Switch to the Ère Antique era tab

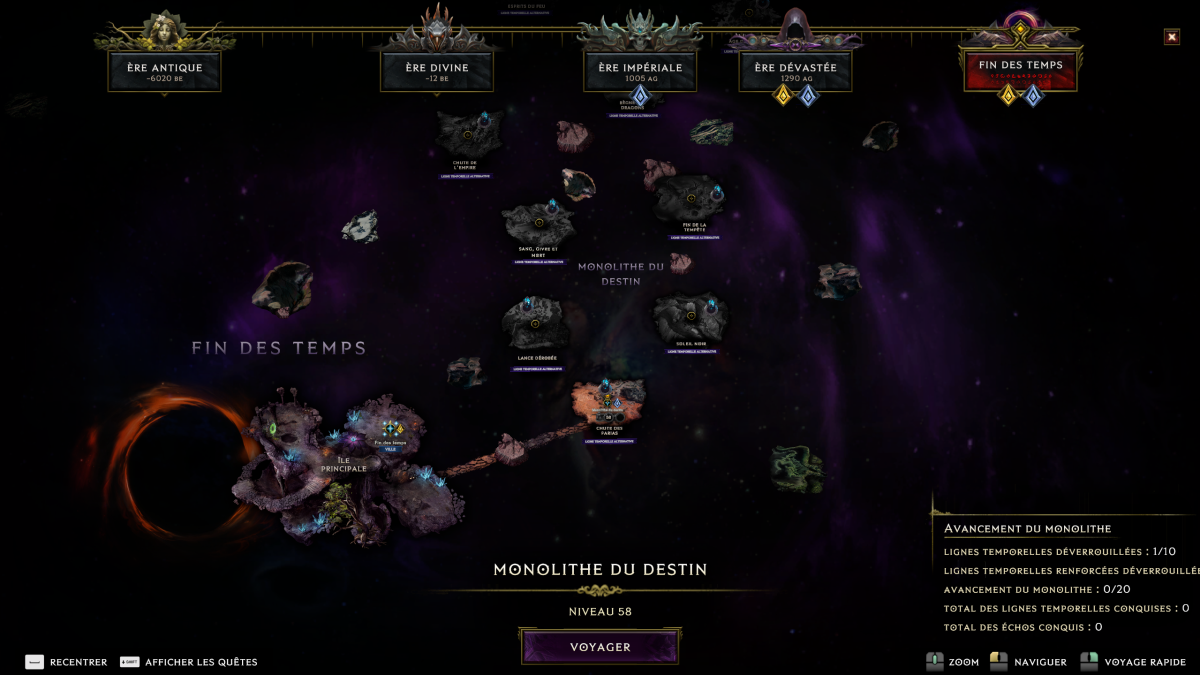click(164, 71)
